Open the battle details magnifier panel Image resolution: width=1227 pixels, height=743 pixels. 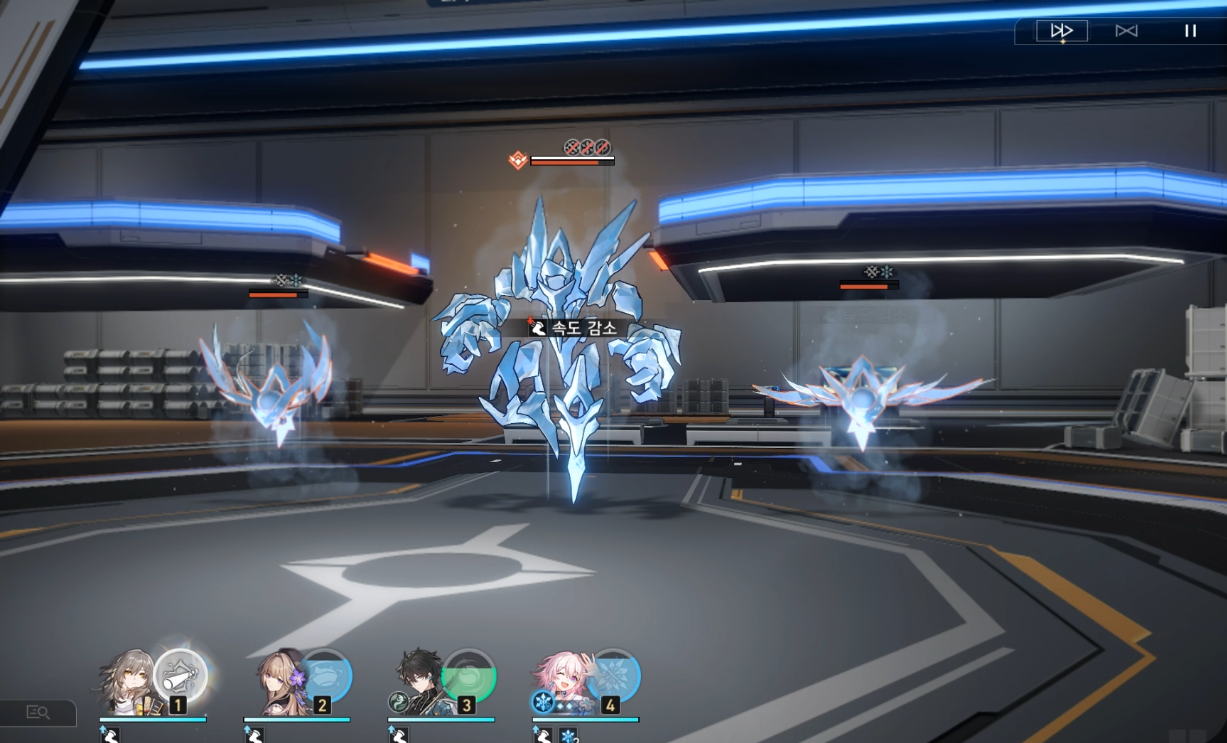tap(38, 712)
